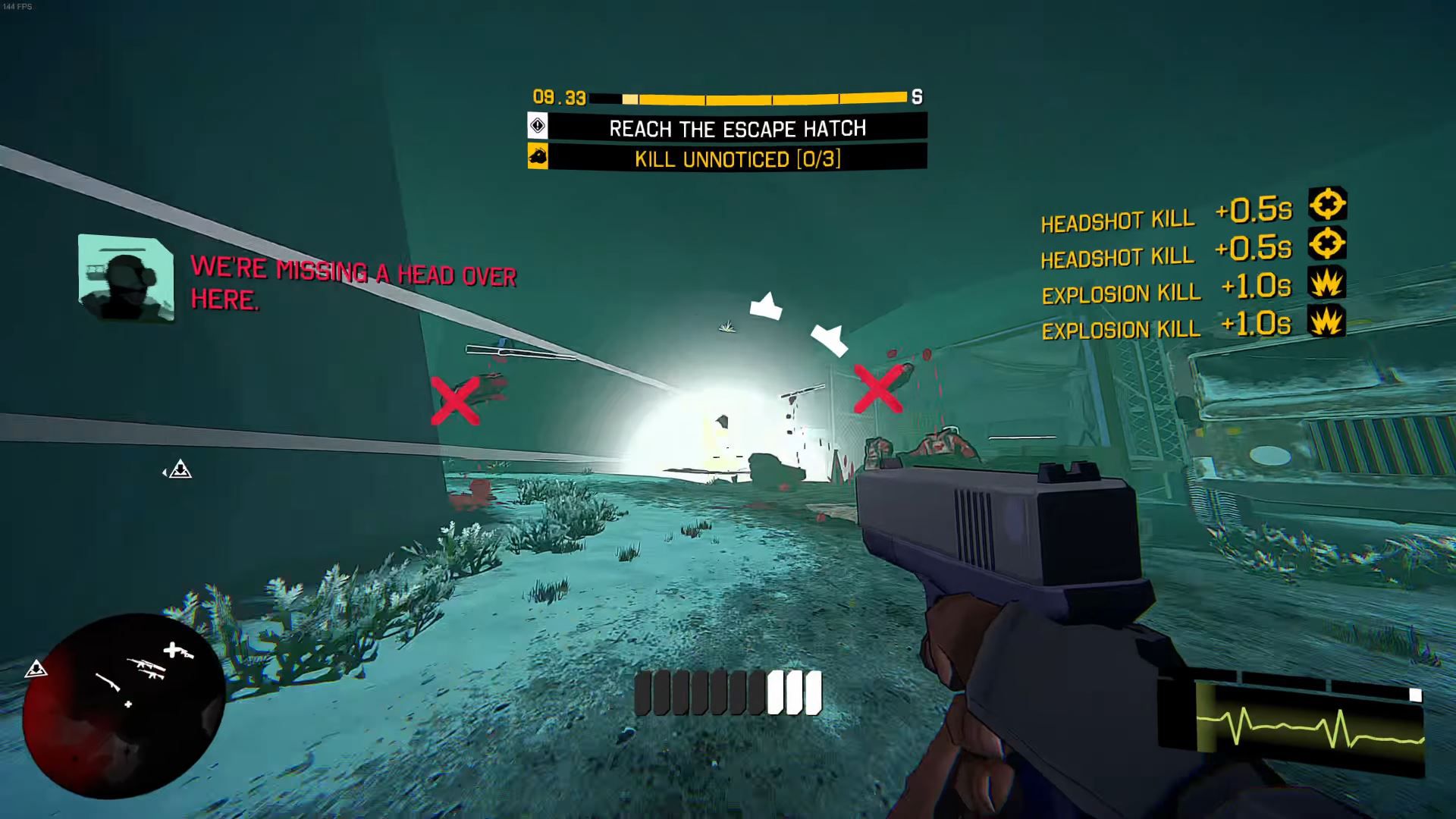
Task: Select the Reach the Escape Hatch objective
Action: (736, 128)
